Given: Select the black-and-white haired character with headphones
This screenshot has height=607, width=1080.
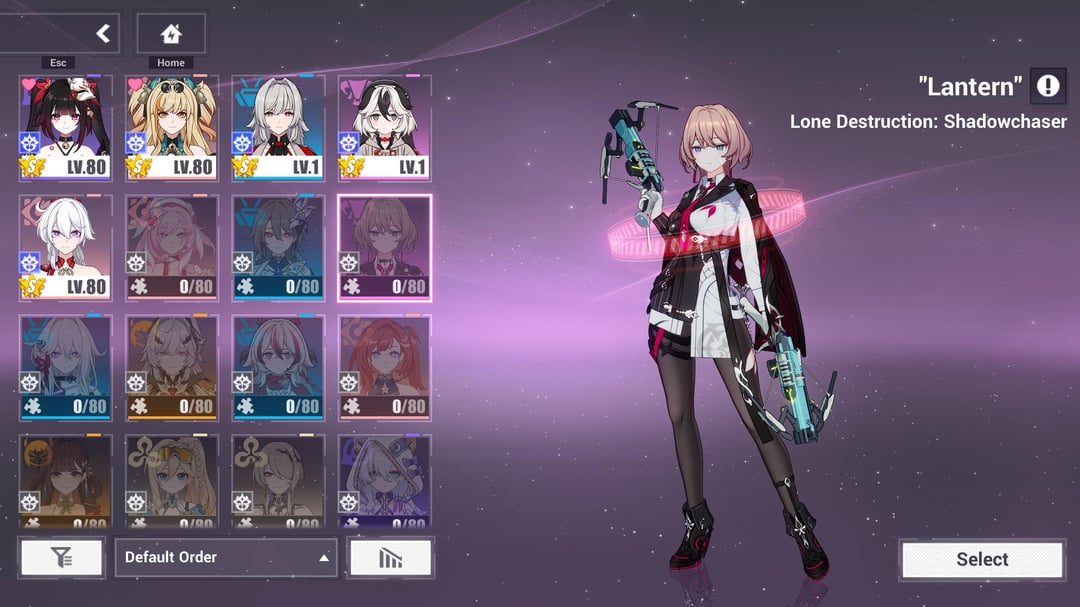Looking at the screenshot, I should point(384,127).
